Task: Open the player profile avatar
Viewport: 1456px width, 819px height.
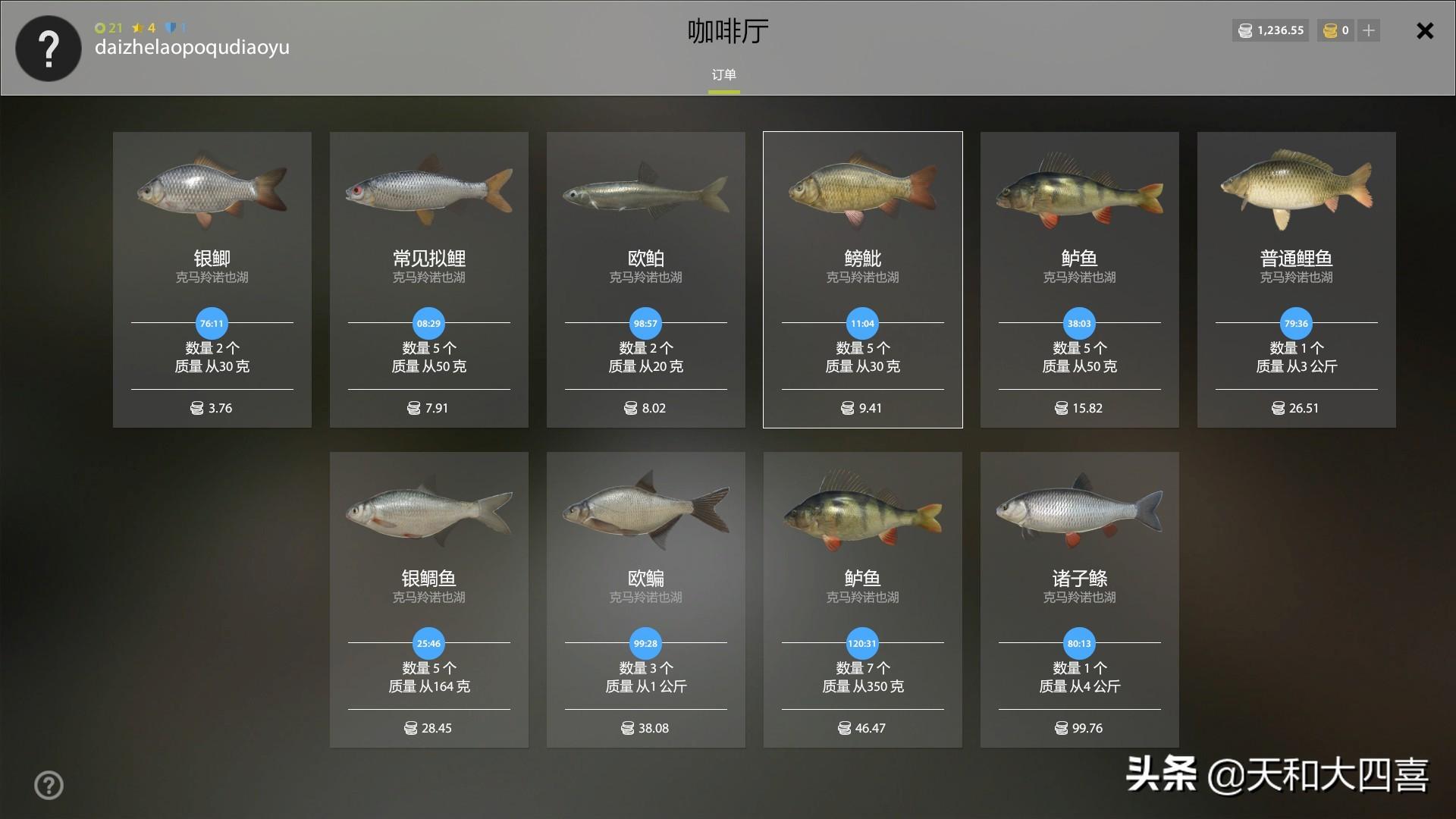Action: (x=49, y=49)
